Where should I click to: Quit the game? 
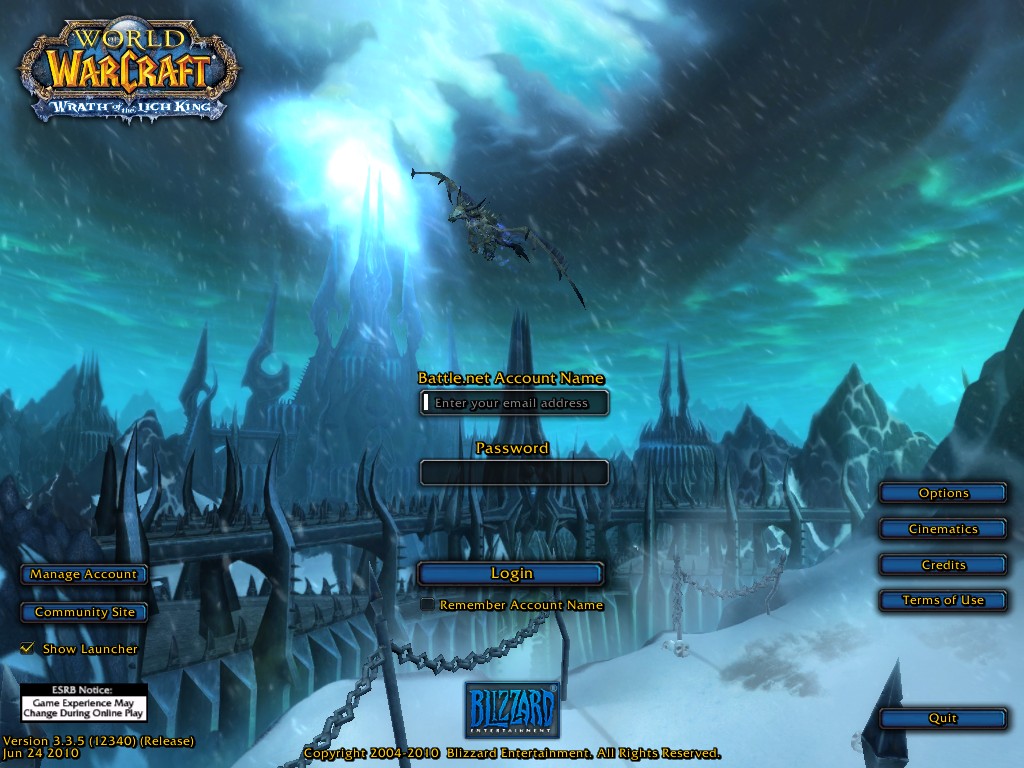943,718
